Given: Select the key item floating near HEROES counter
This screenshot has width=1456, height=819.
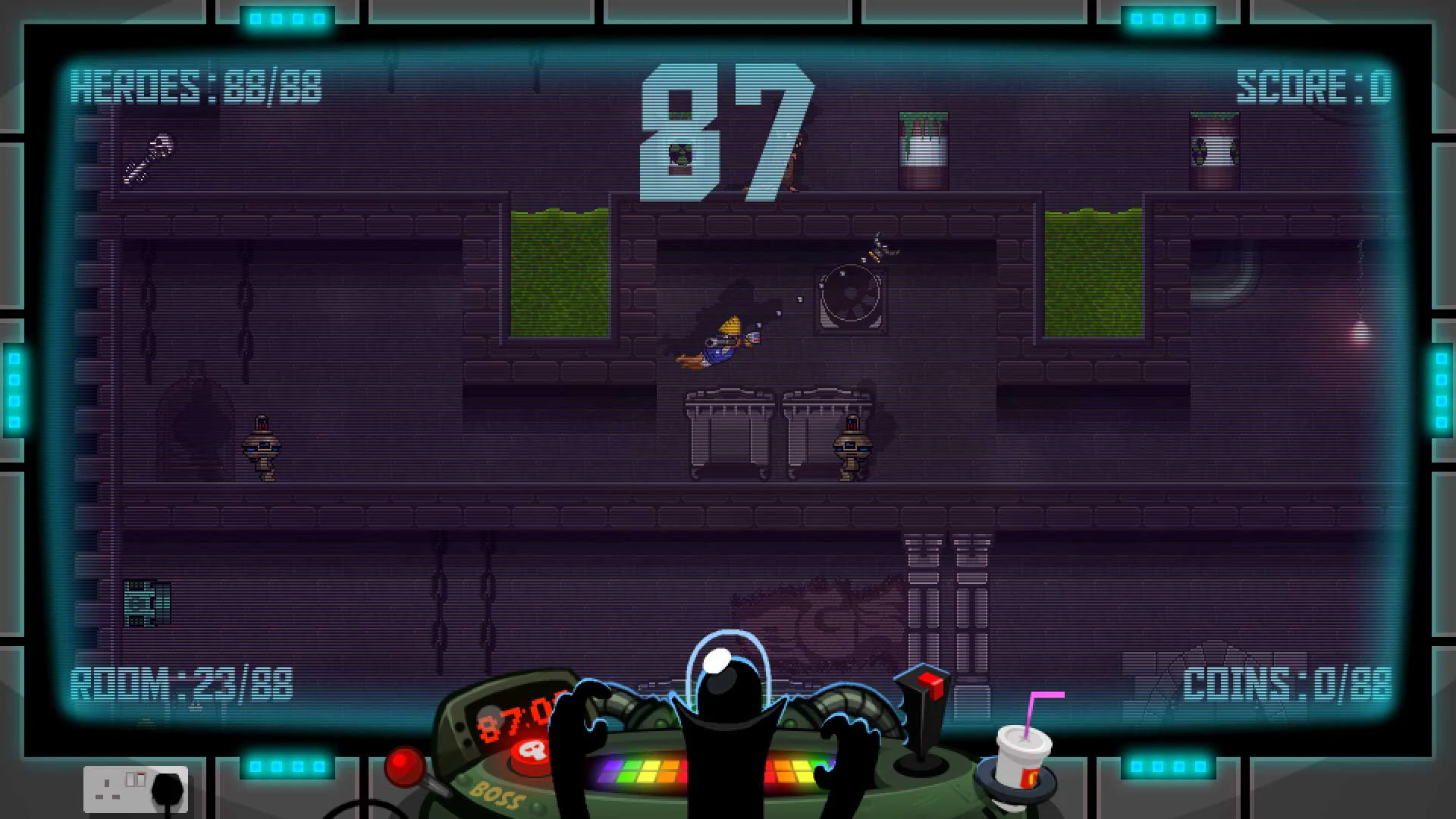Looking at the screenshot, I should [x=151, y=156].
